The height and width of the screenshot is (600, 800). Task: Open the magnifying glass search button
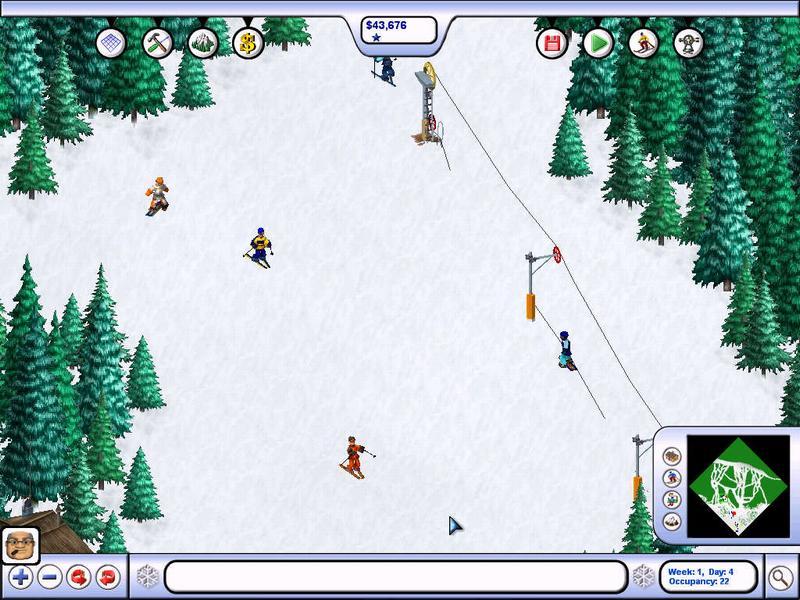tap(780, 578)
